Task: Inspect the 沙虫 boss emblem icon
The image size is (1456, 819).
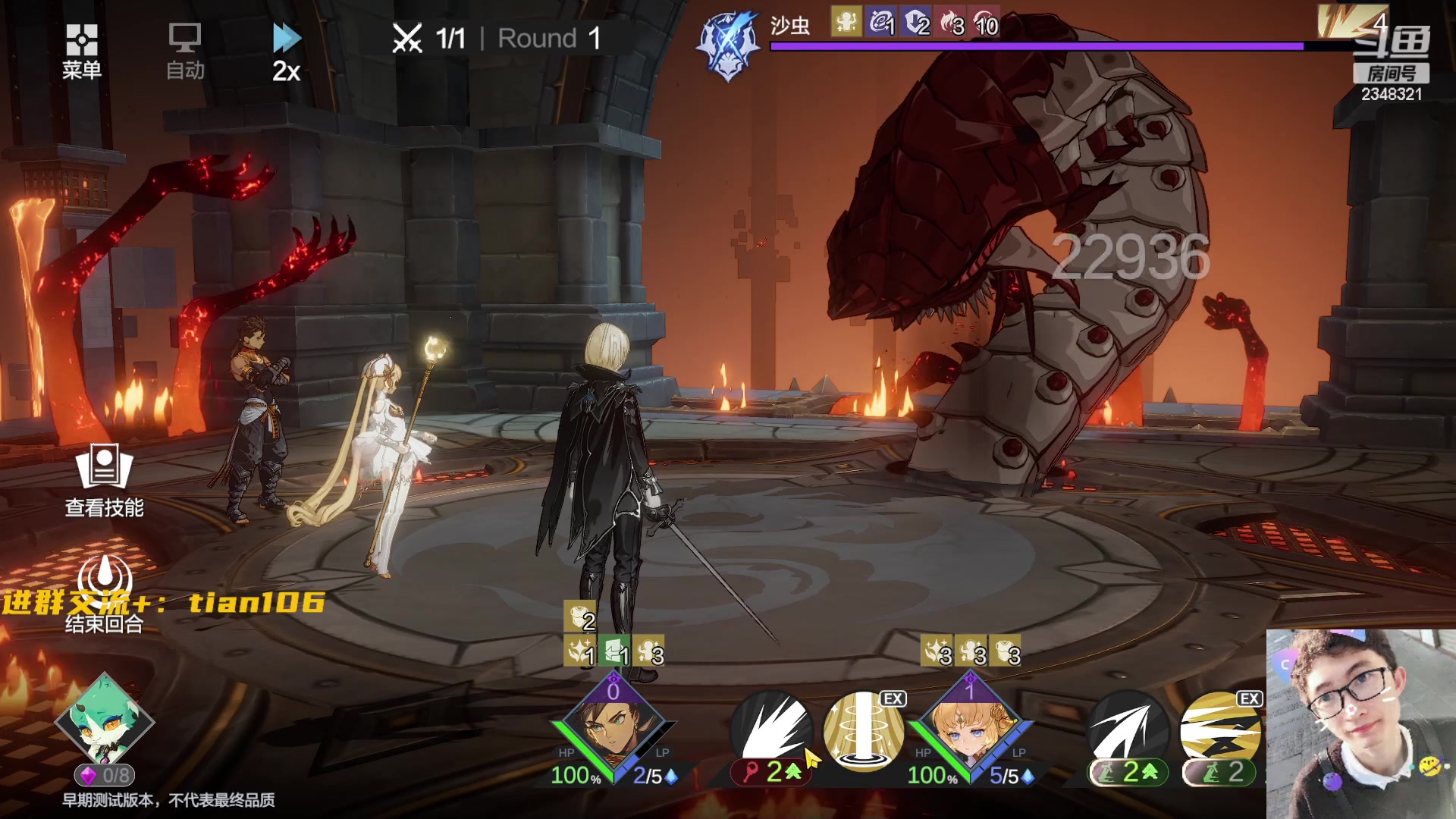Action: tap(729, 44)
